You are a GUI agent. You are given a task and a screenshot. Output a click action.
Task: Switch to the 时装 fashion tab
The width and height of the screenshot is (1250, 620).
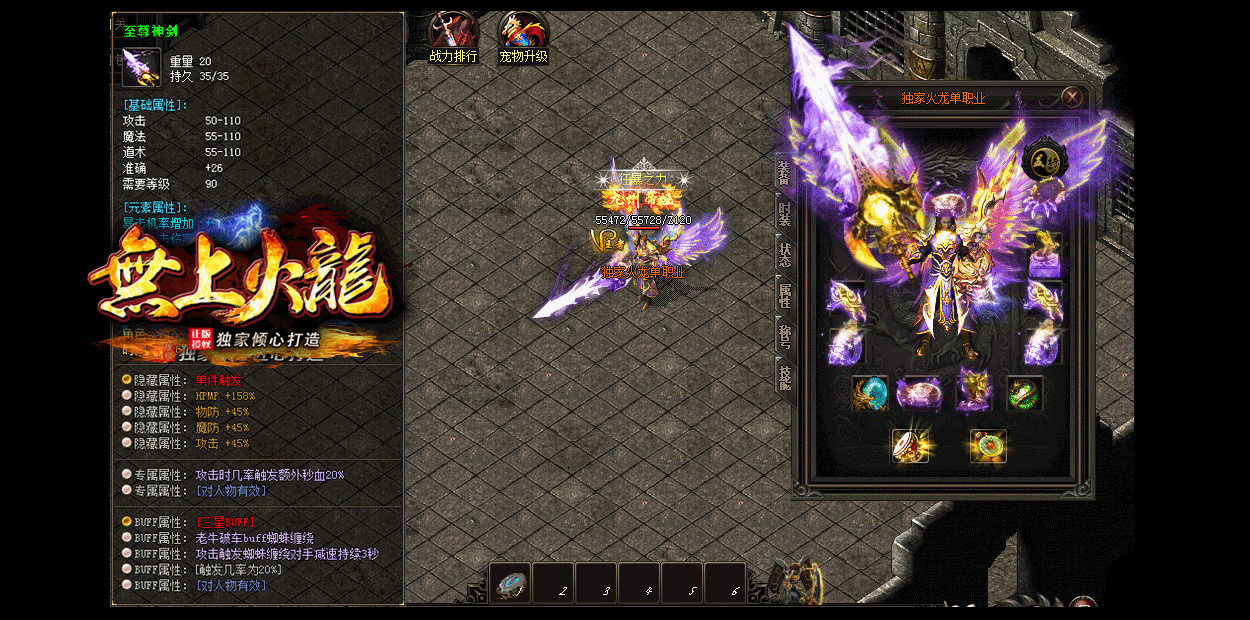point(784,213)
